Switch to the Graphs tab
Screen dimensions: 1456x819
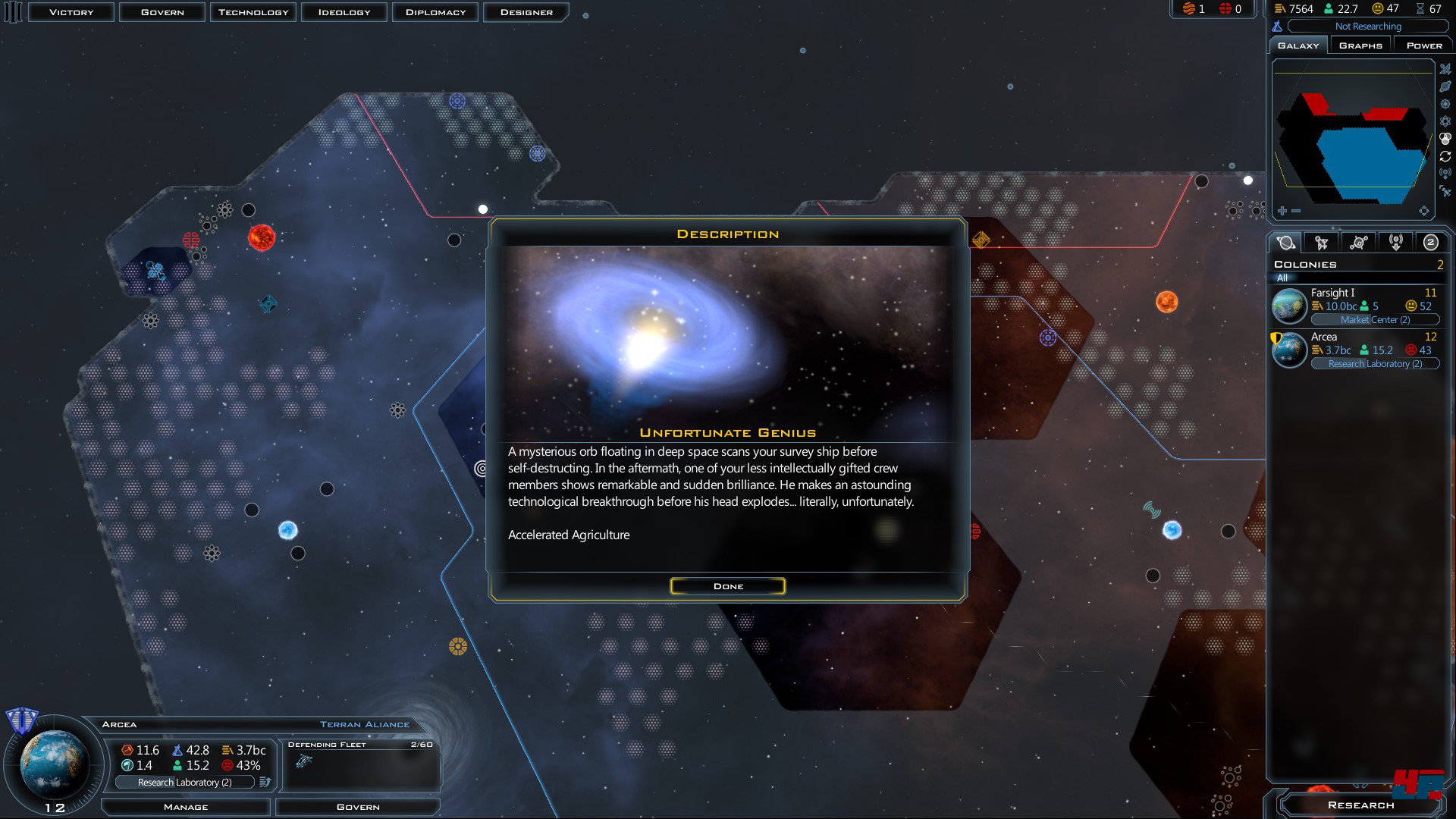coord(1360,45)
